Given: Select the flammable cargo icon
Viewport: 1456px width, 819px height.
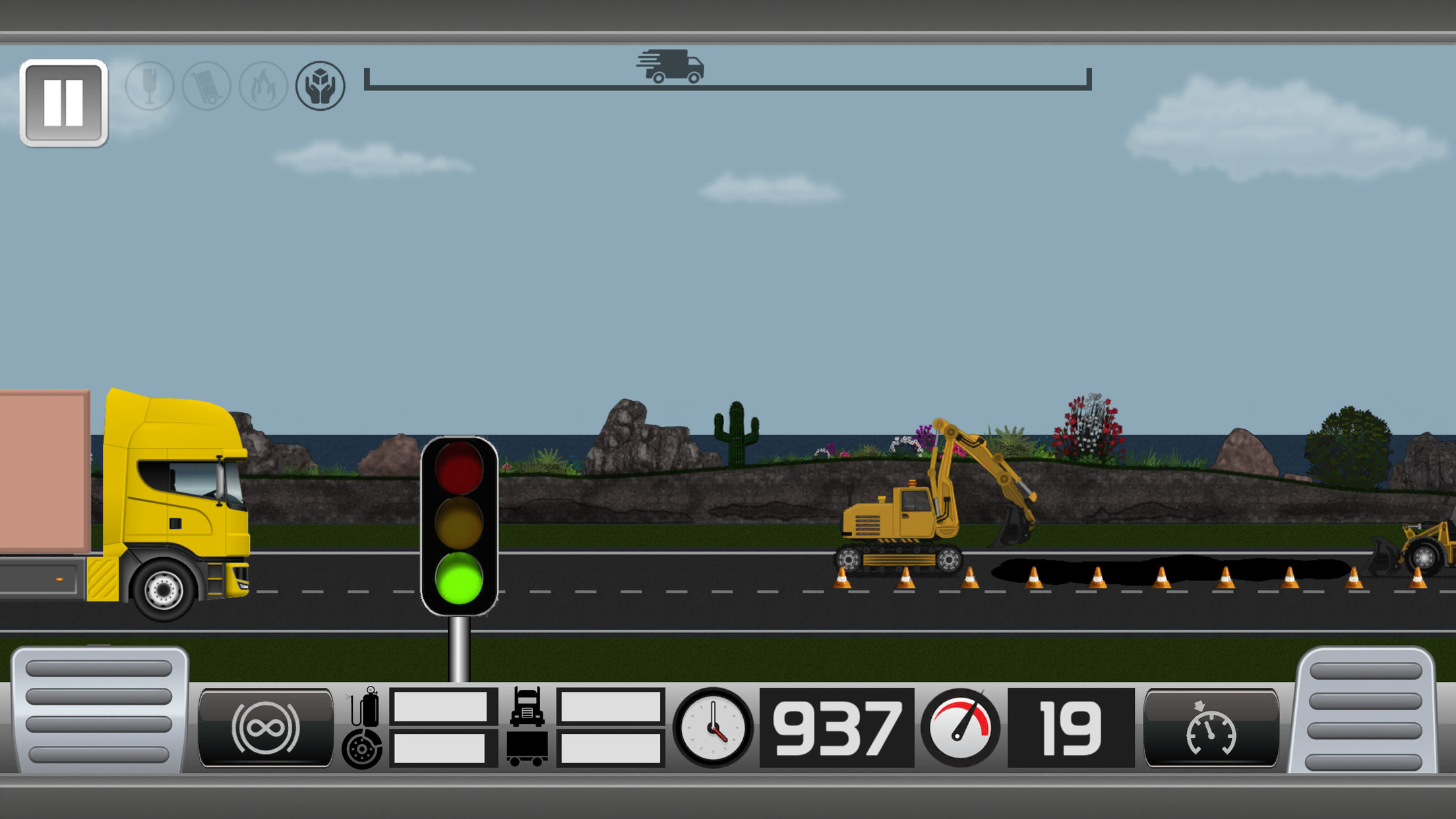Looking at the screenshot, I should click(262, 86).
